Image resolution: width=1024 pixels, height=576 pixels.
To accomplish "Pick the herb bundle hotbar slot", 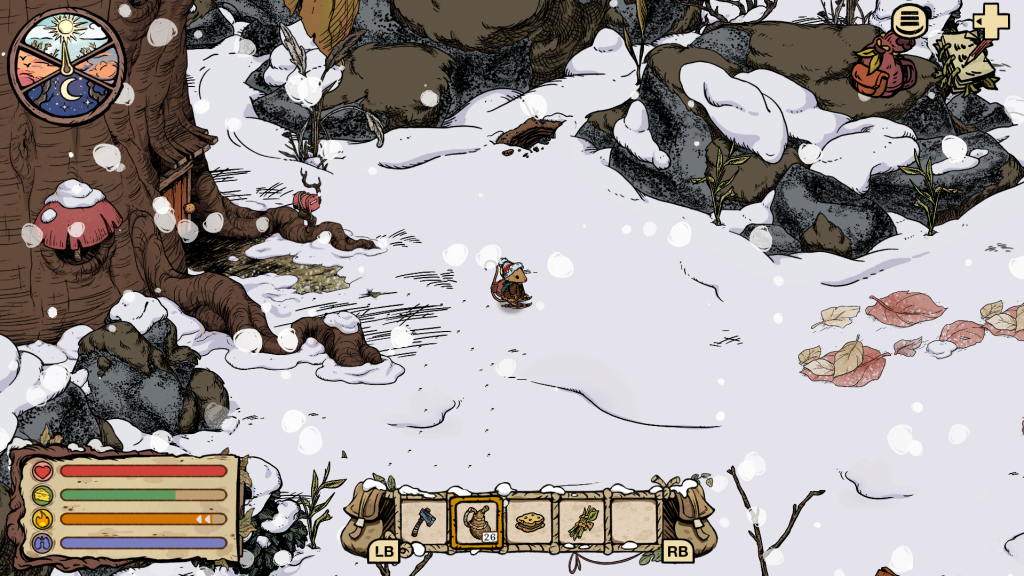I will (x=582, y=521).
